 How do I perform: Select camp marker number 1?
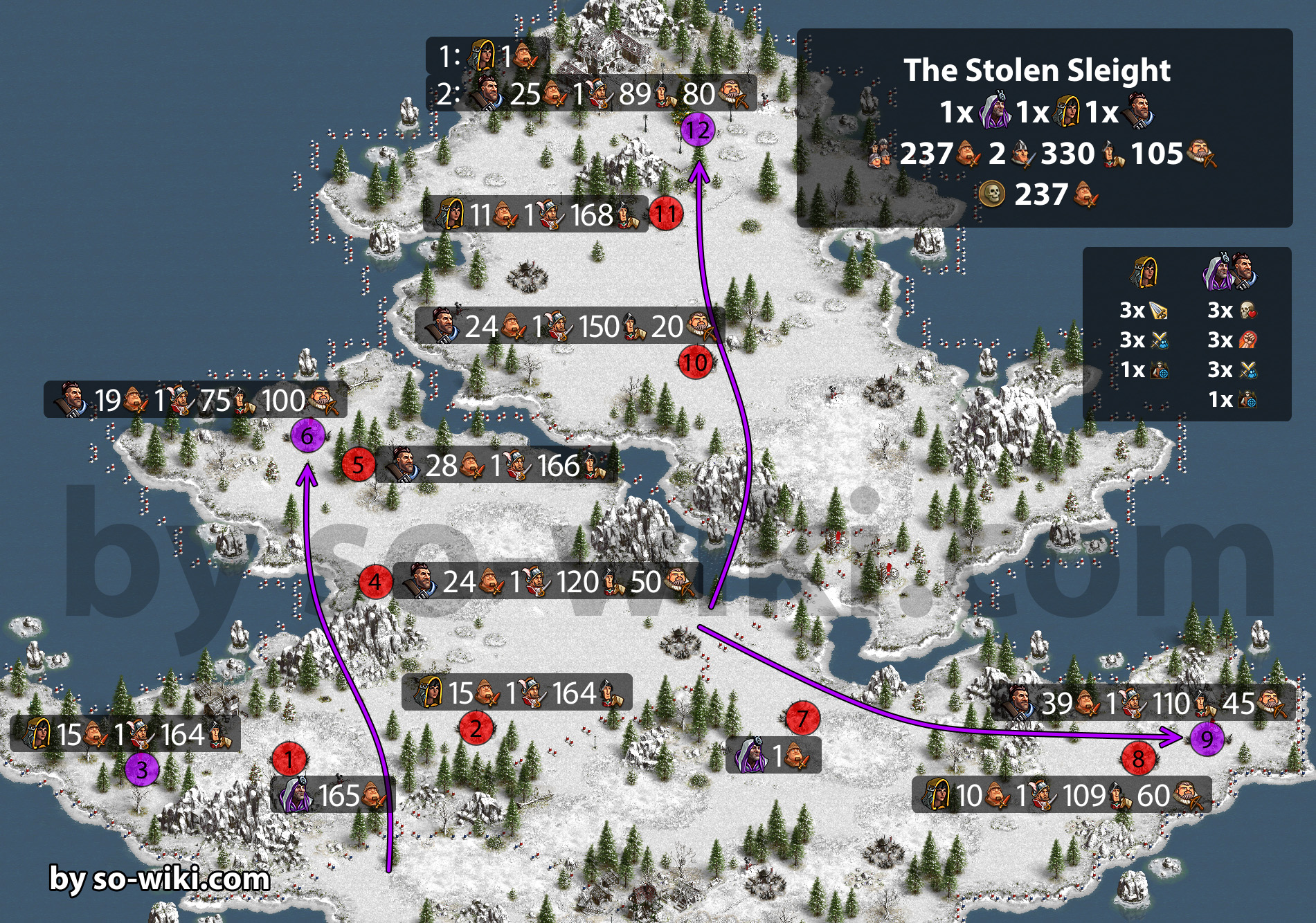coord(289,760)
